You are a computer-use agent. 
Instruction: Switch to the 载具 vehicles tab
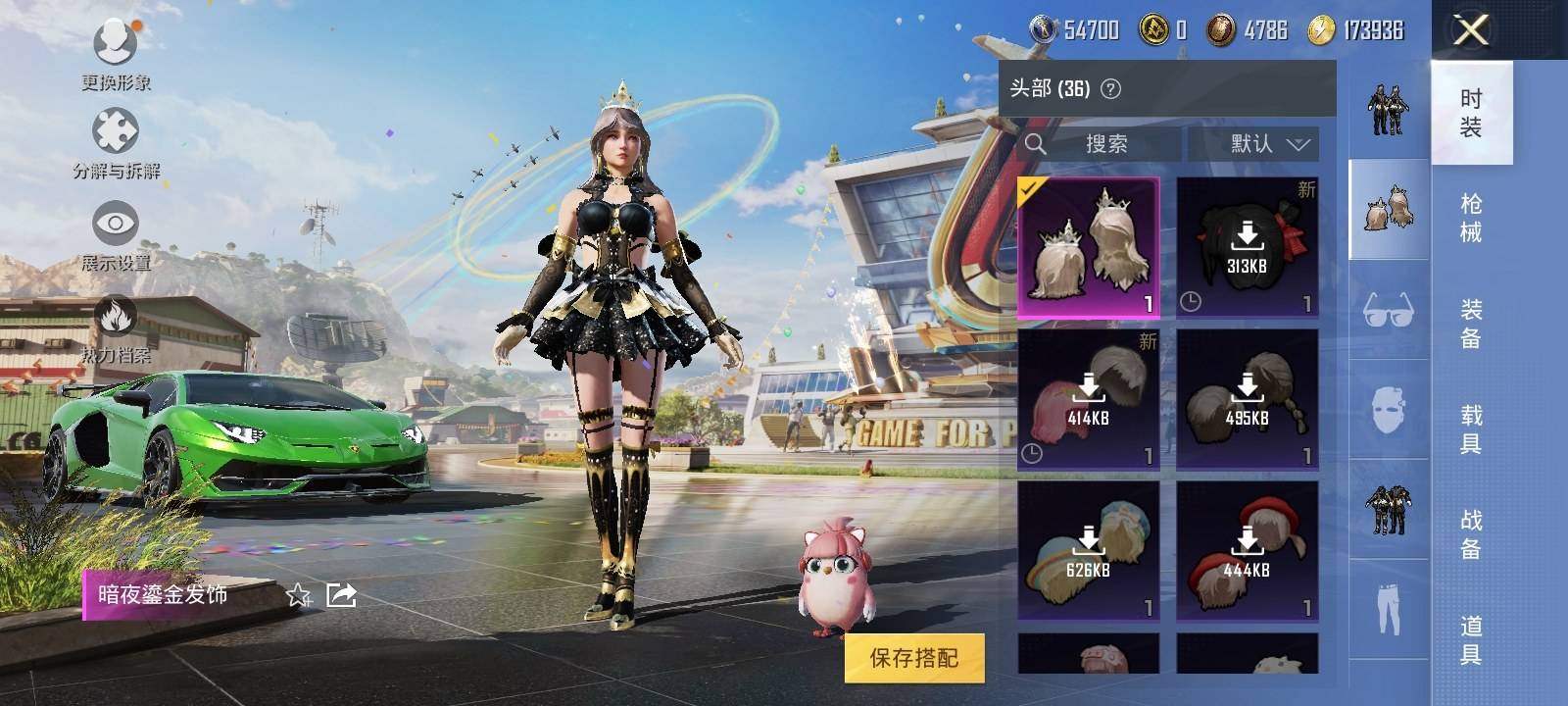coord(1471,429)
